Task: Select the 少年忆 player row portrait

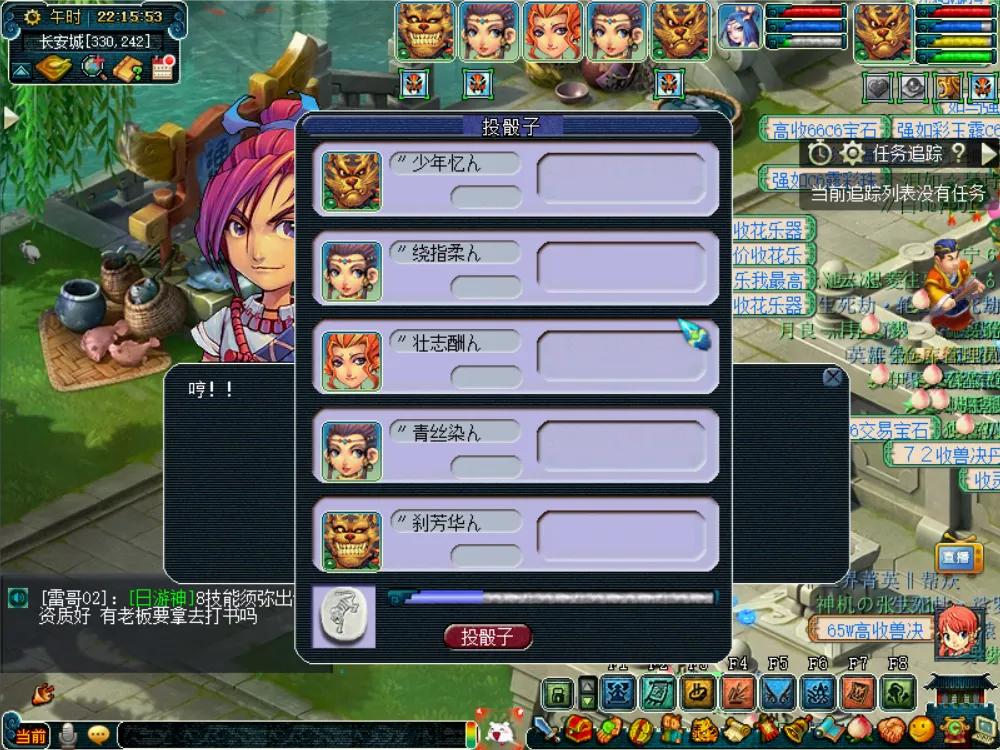Action: coord(351,181)
